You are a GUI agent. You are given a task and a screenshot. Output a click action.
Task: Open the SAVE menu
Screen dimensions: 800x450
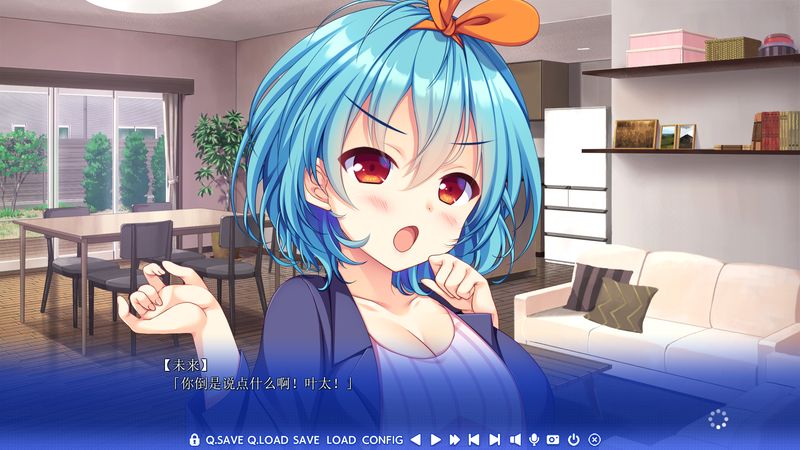point(306,440)
